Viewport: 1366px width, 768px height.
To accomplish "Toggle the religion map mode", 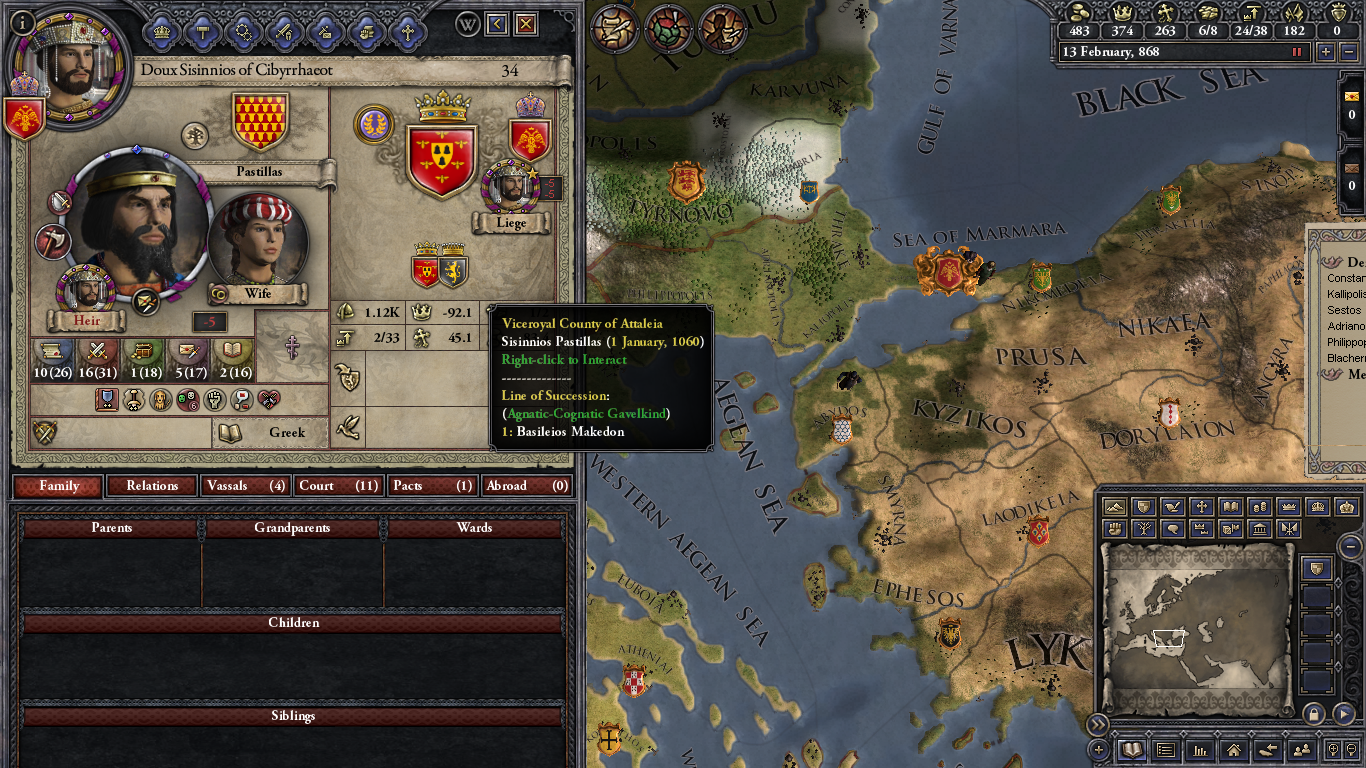I will click(1200, 506).
